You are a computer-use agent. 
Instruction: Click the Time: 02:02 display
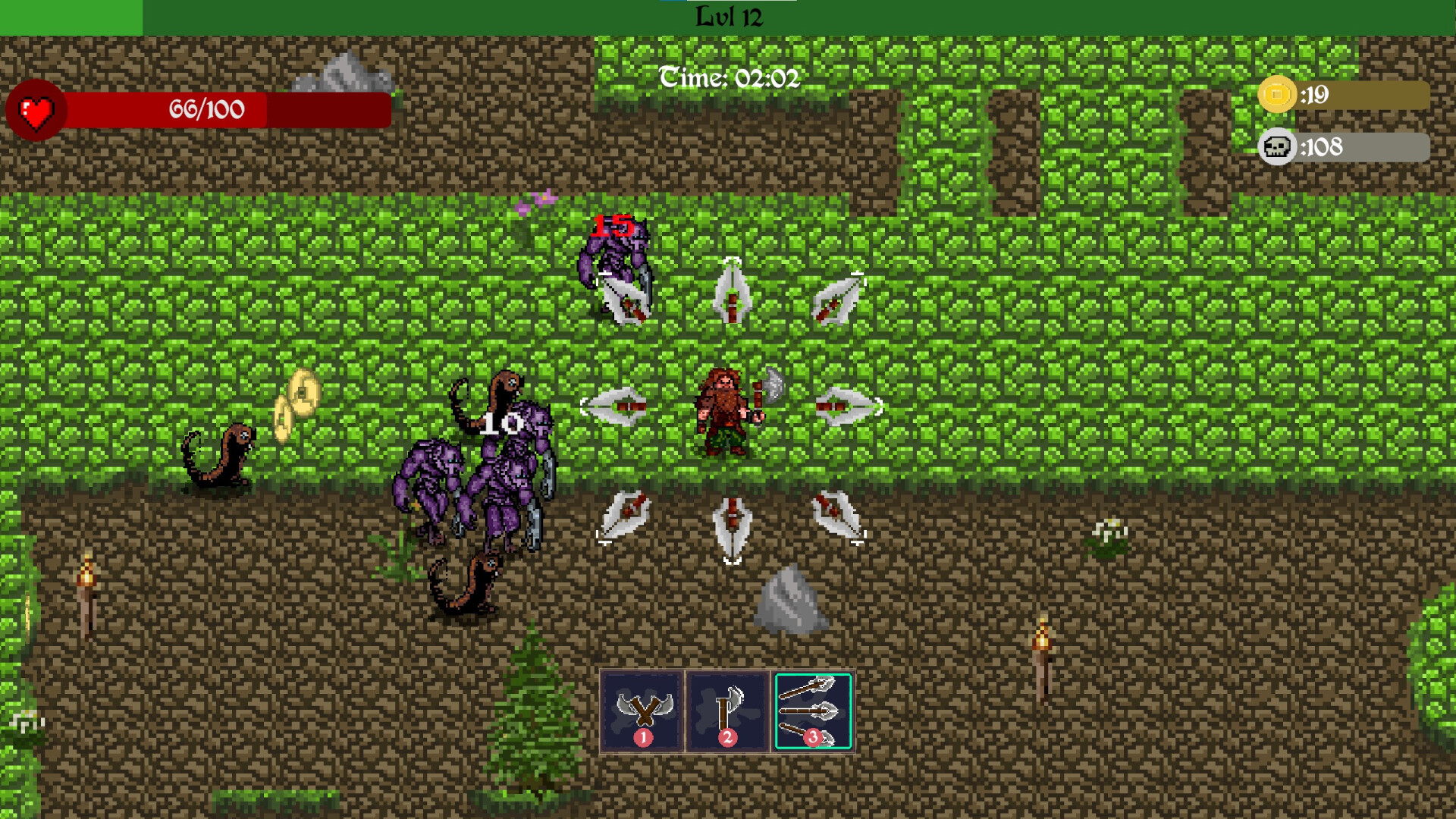730,76
